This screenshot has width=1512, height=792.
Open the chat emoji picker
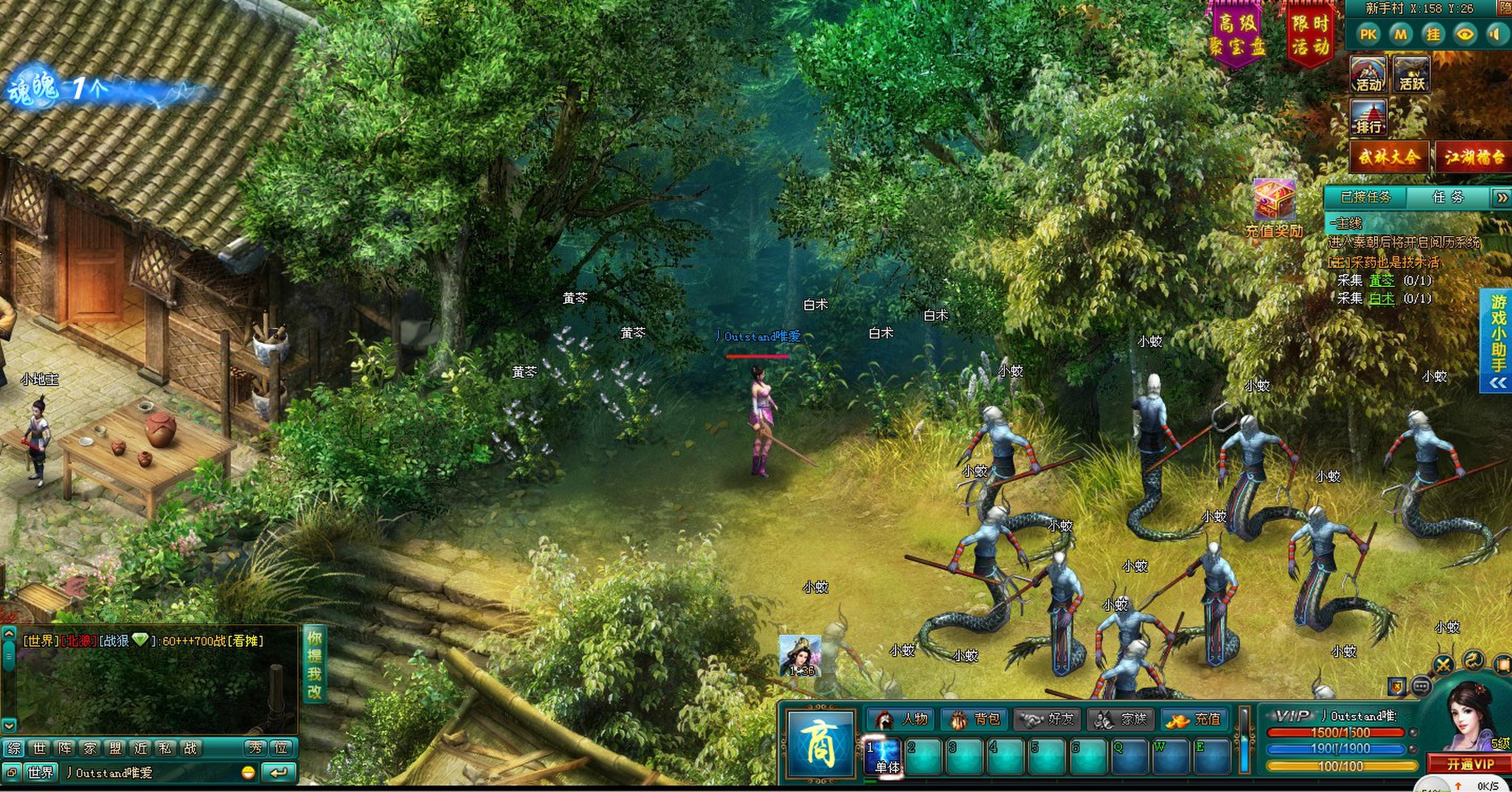(248, 772)
